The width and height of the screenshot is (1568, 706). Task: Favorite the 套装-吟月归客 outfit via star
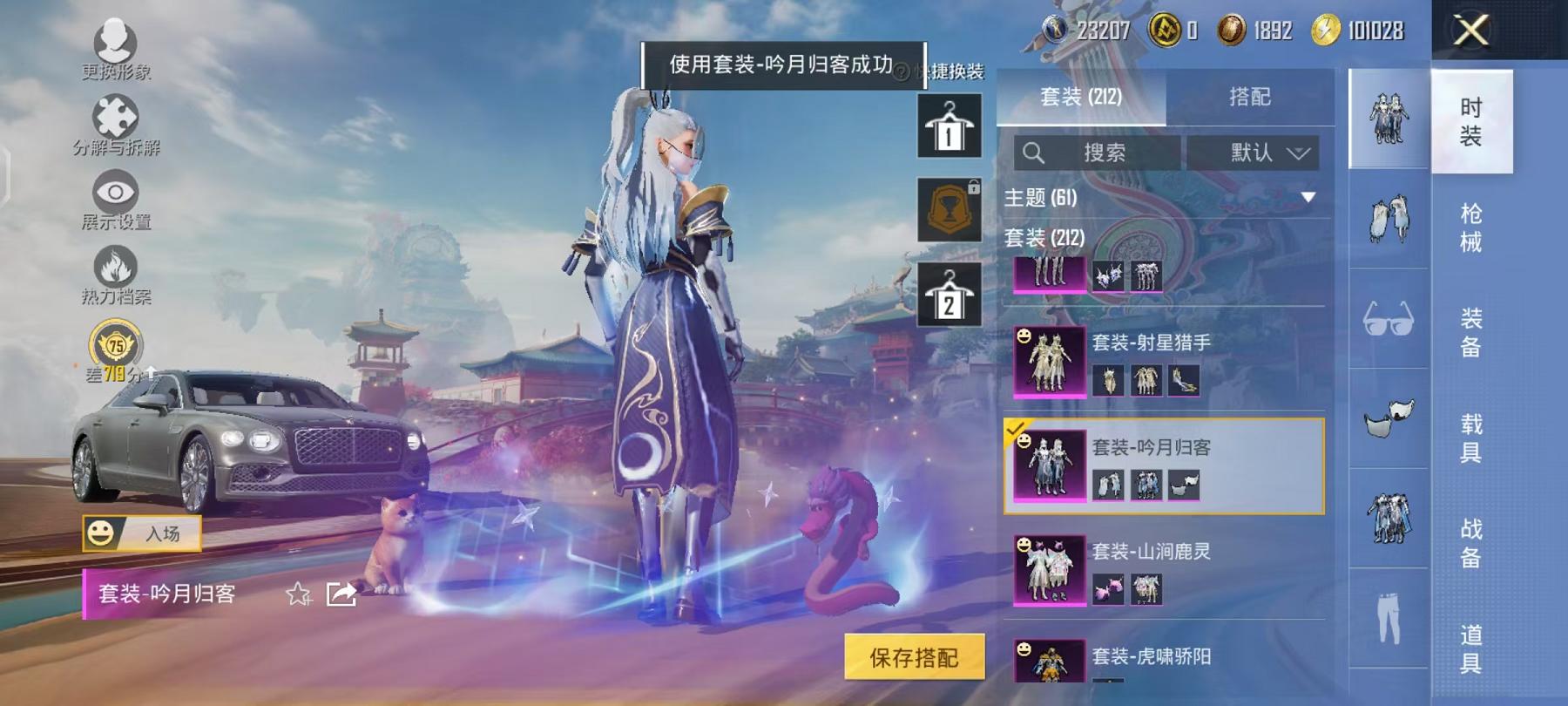[297, 596]
